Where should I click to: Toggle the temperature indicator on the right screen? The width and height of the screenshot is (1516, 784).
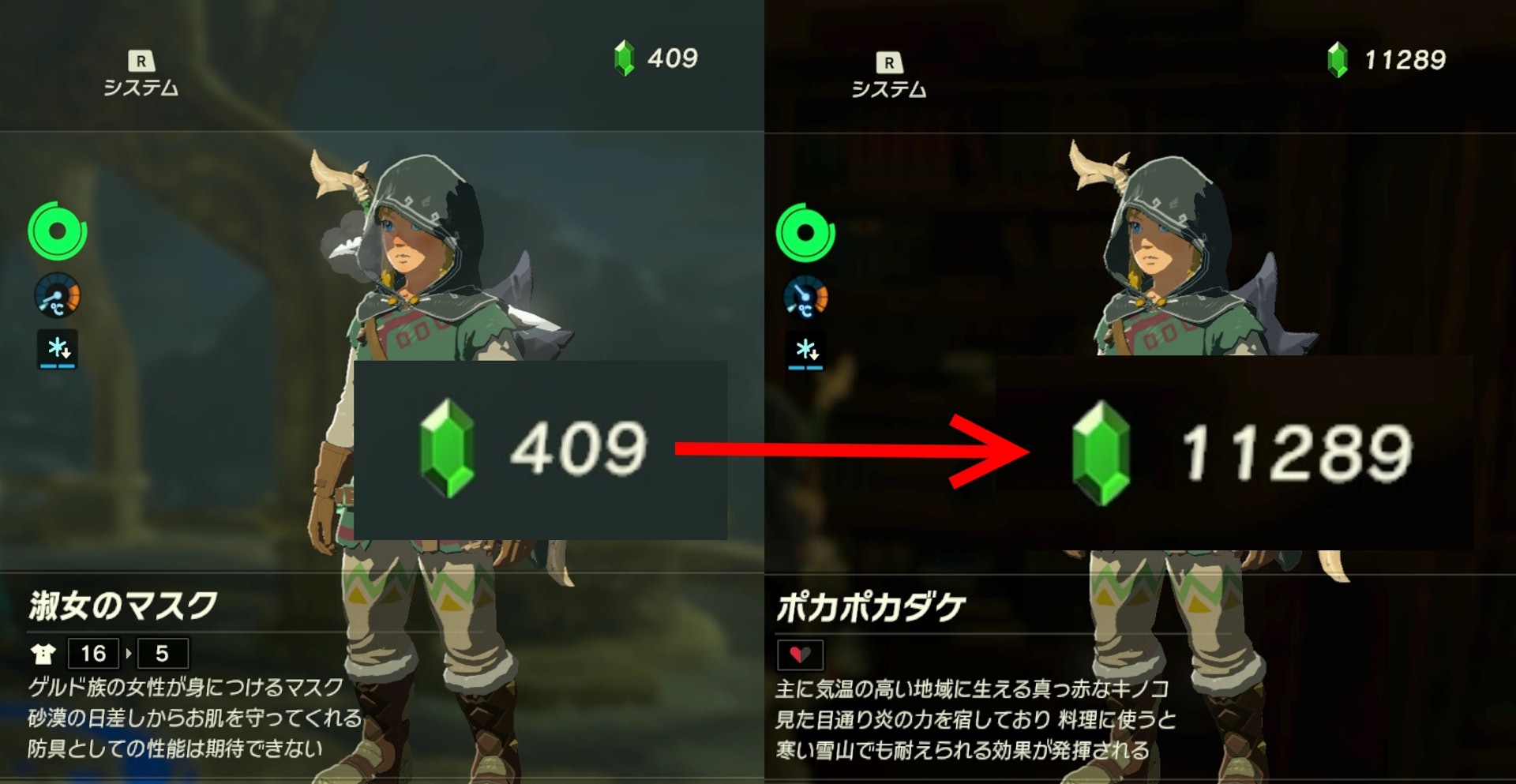[807, 298]
